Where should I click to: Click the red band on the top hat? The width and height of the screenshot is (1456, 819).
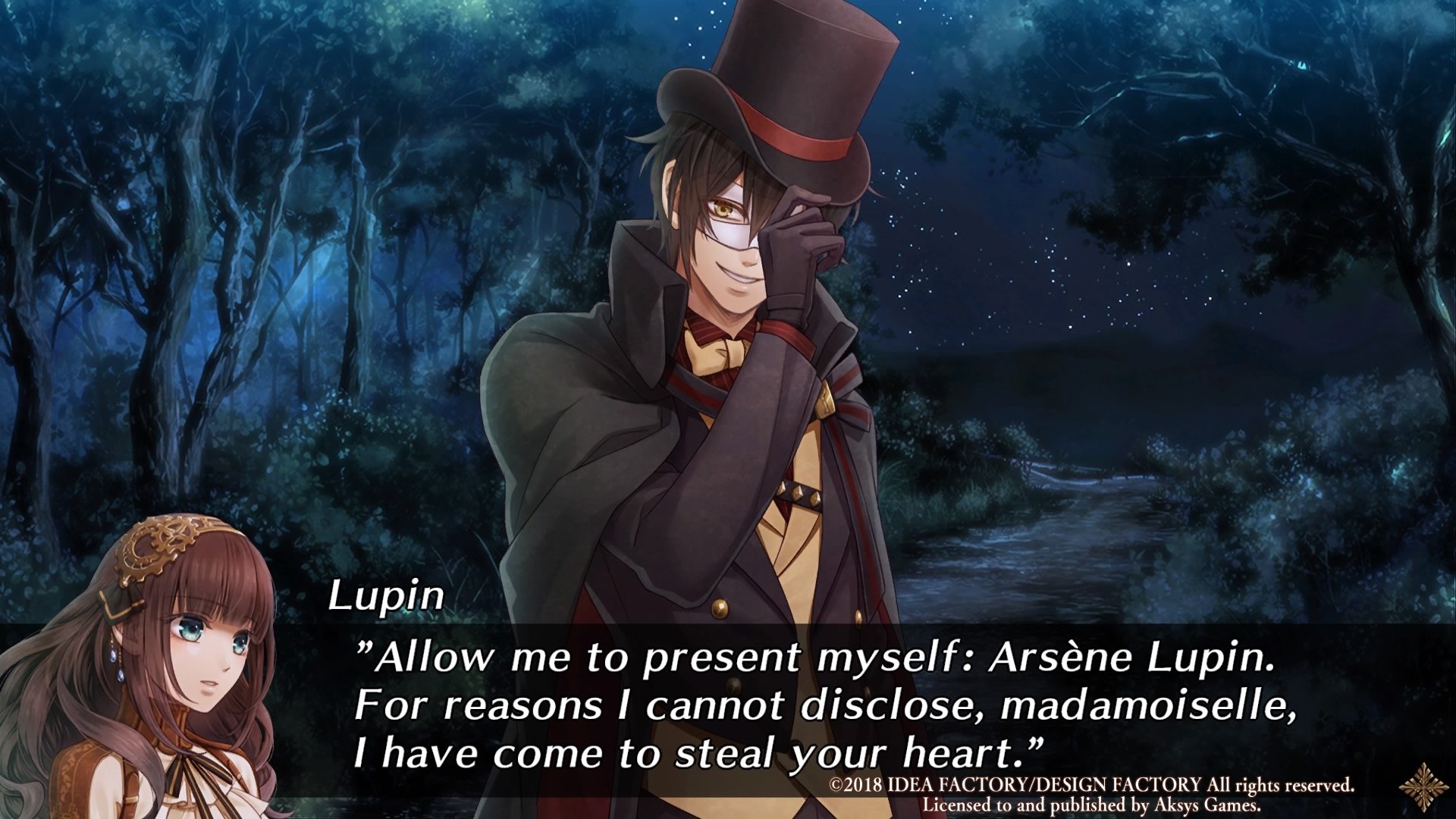796,136
